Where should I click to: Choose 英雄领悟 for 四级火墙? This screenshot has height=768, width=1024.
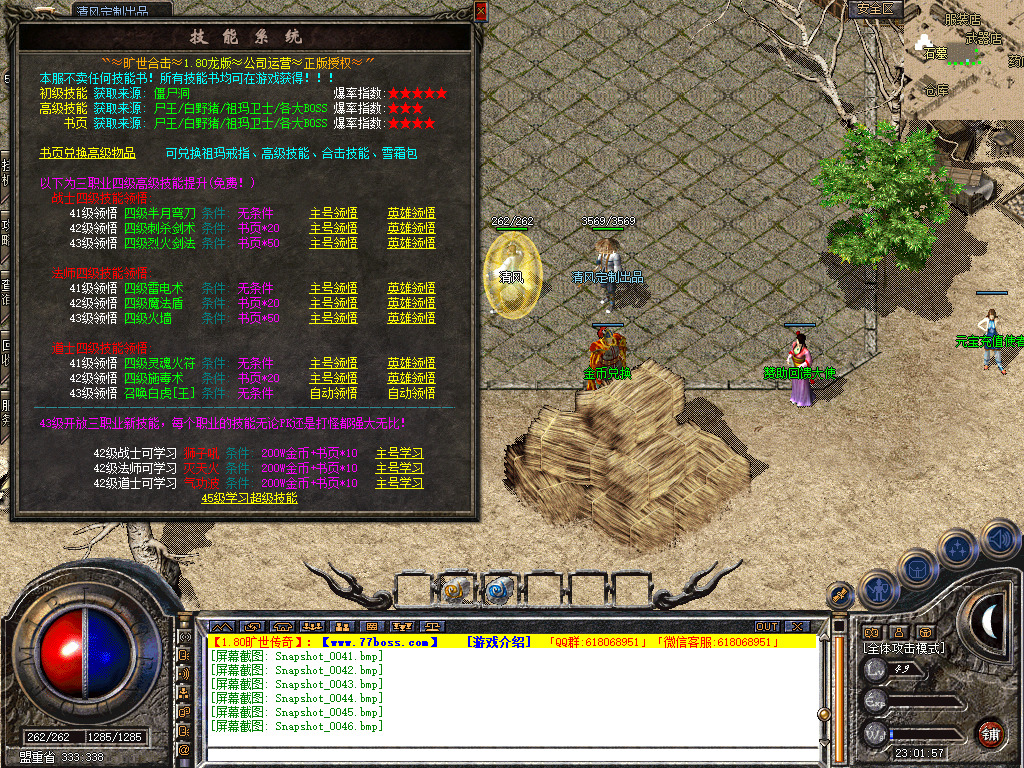(411, 318)
